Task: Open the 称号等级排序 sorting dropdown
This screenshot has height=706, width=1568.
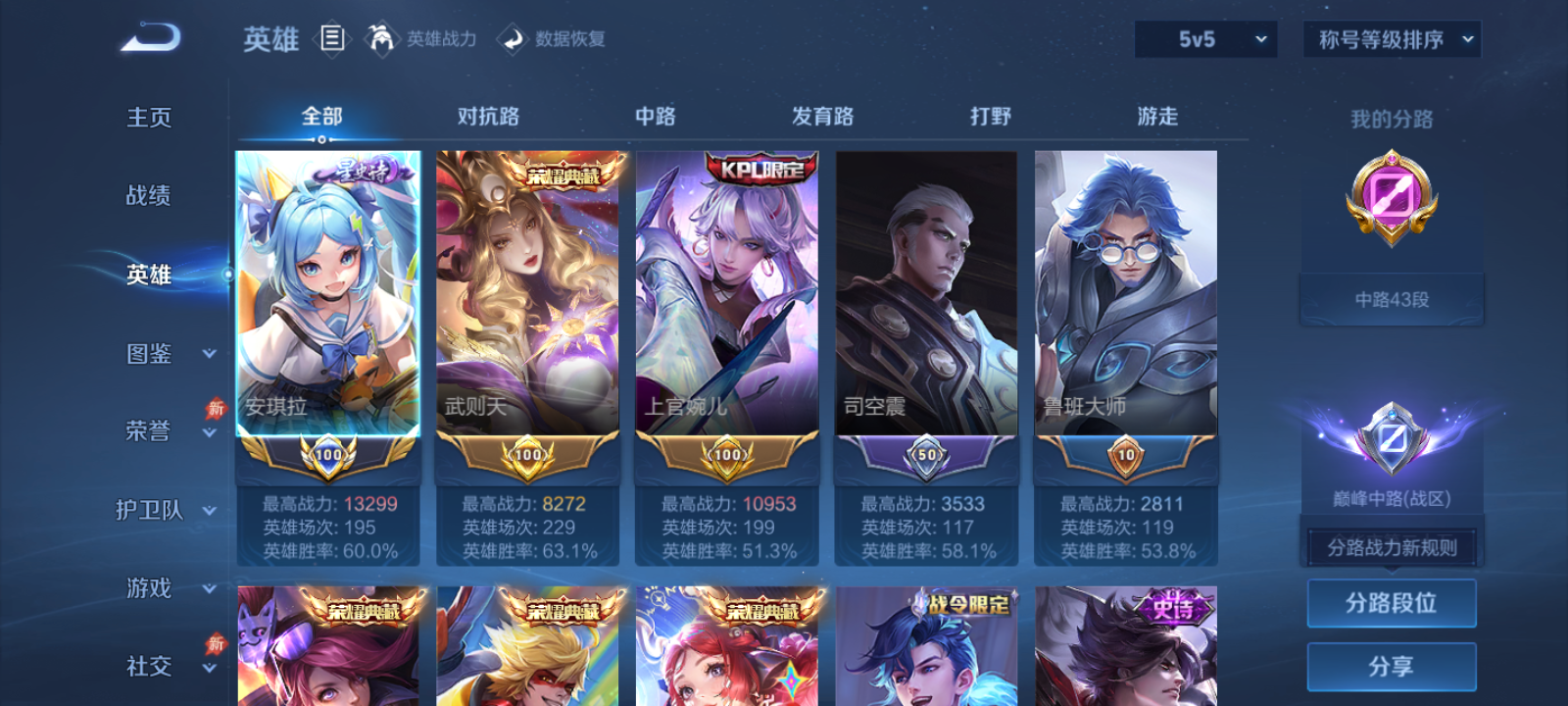Action: [x=1390, y=39]
